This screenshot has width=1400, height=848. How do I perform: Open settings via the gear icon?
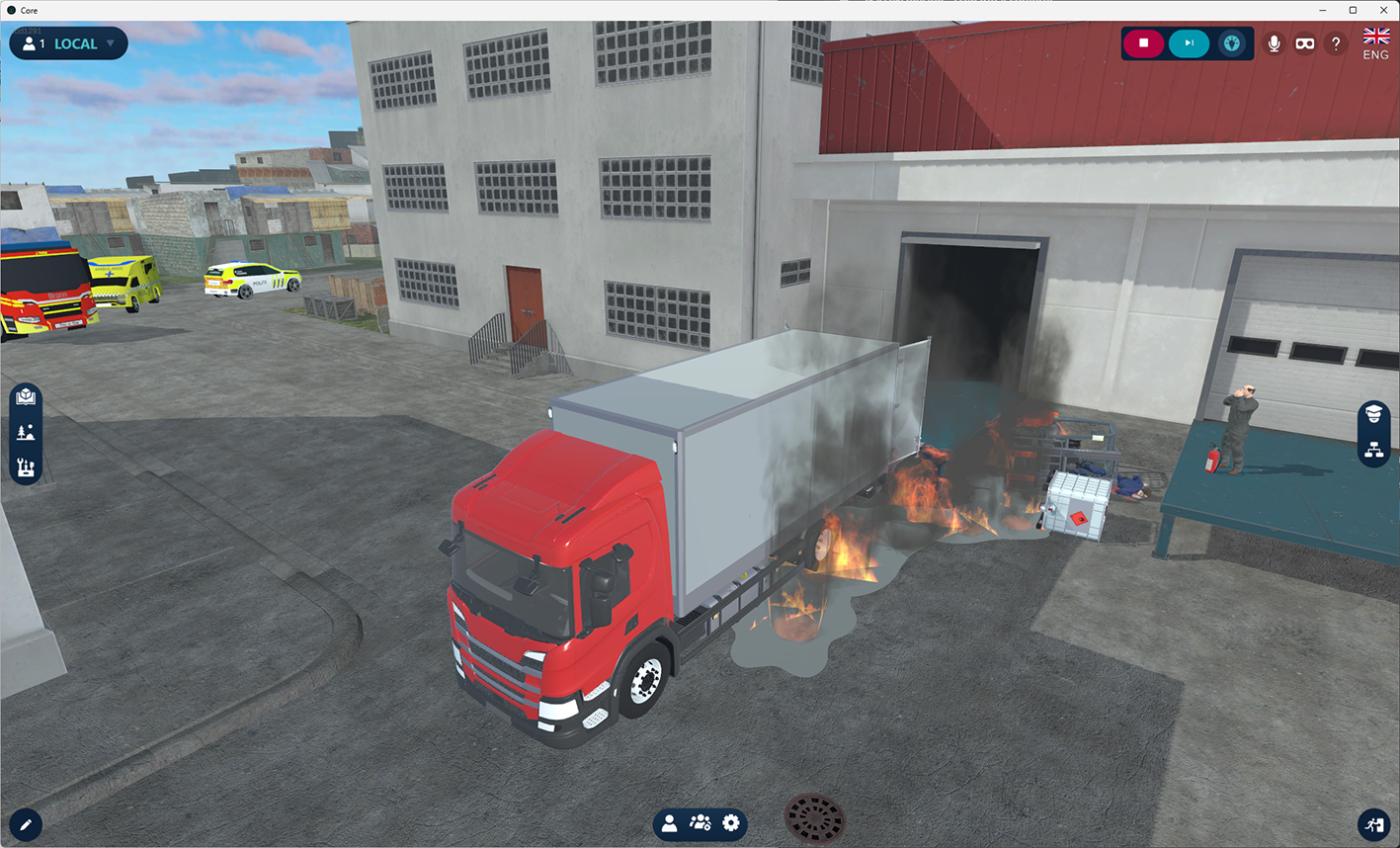click(x=731, y=823)
